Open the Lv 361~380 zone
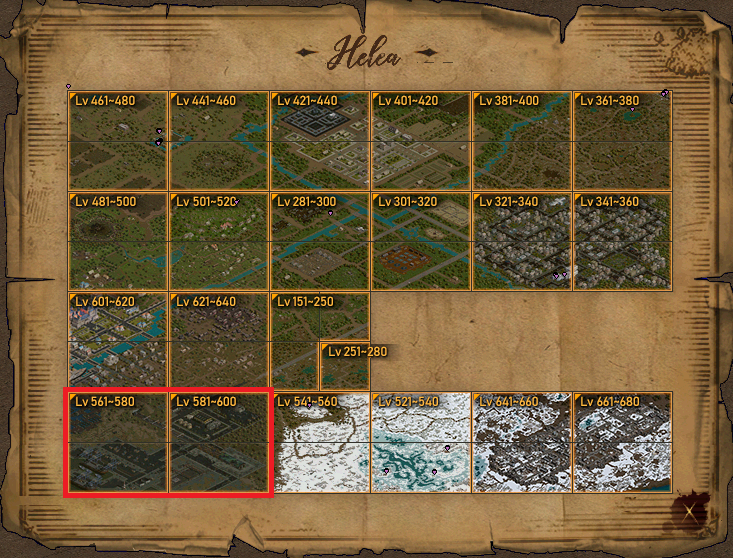733x558 pixels. [622, 141]
